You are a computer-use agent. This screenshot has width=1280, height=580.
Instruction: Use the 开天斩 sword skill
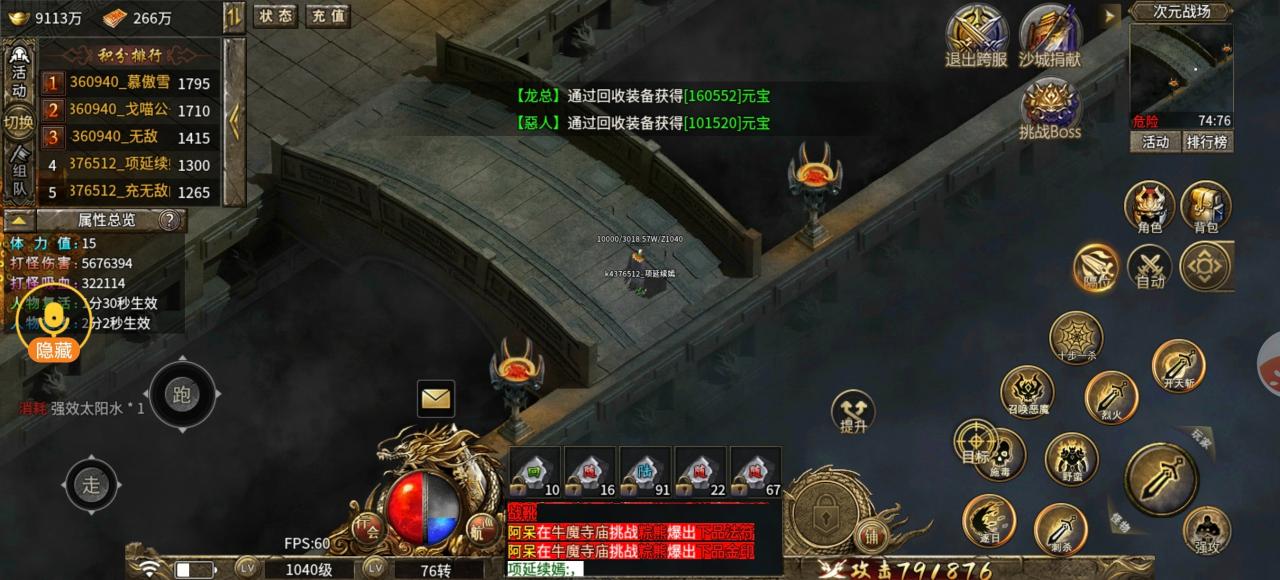pyautogui.click(x=1177, y=365)
